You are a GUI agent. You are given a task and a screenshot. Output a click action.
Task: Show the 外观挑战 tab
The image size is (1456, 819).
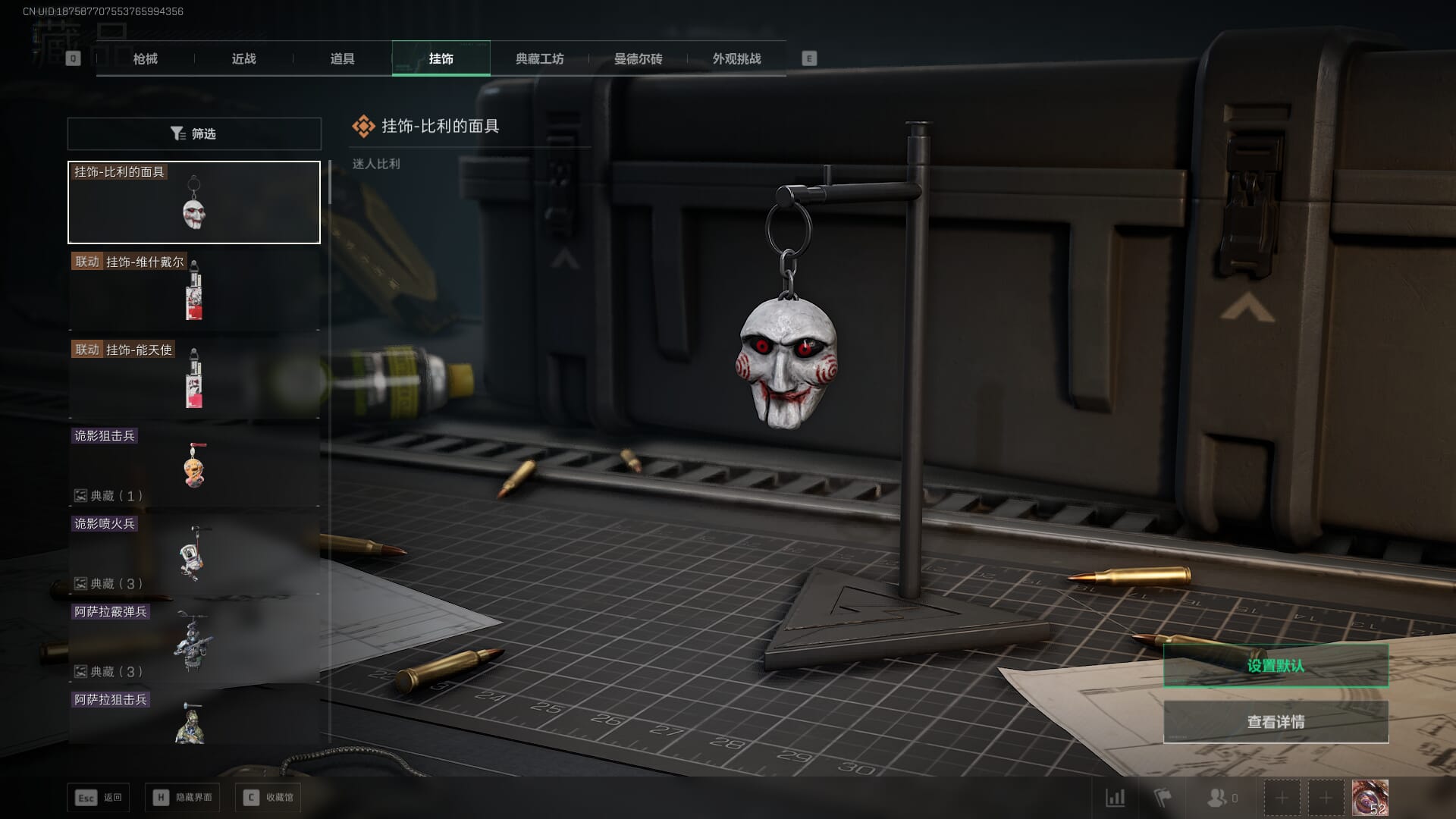tap(736, 58)
